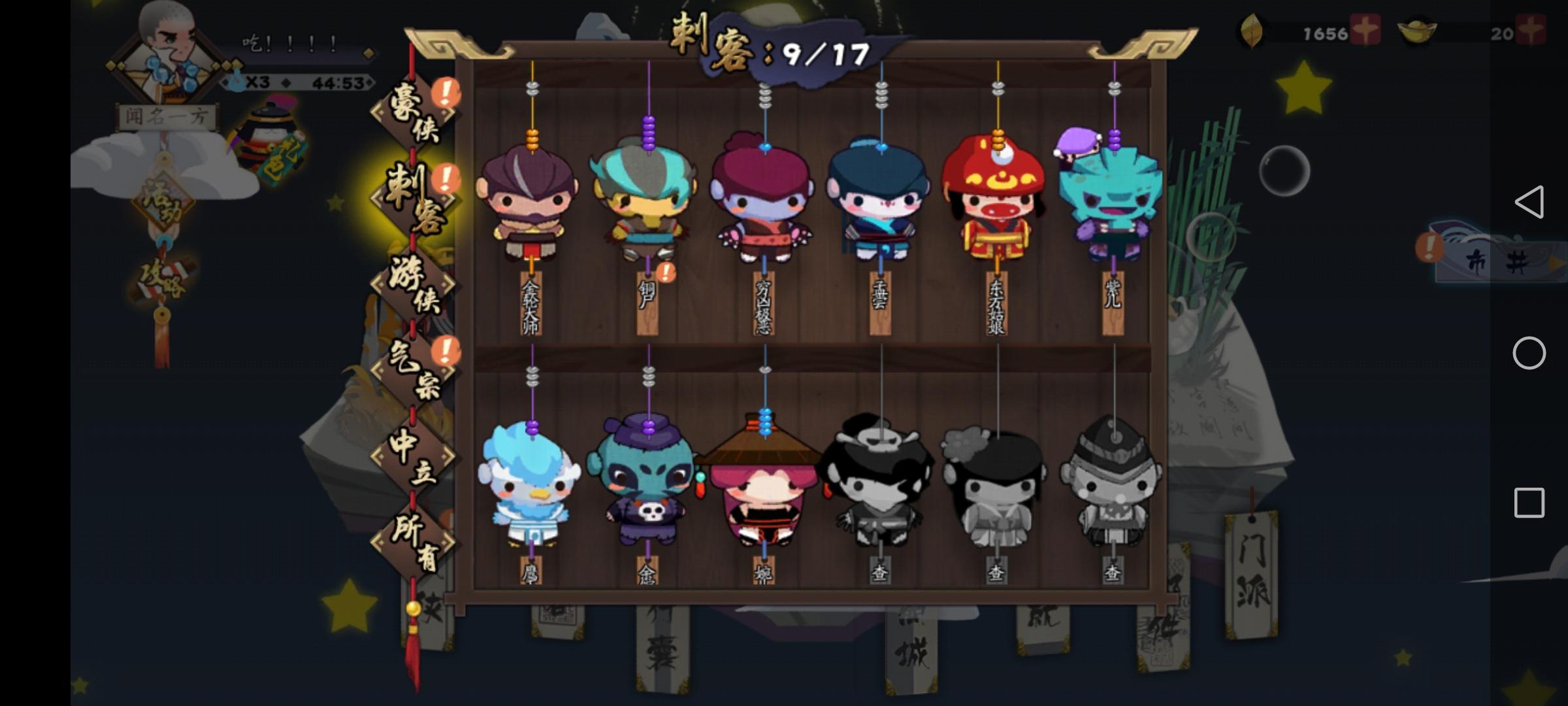Image resolution: width=1568 pixels, height=706 pixels.
Task: Click the leaf currency icon
Action: [x=1251, y=29]
